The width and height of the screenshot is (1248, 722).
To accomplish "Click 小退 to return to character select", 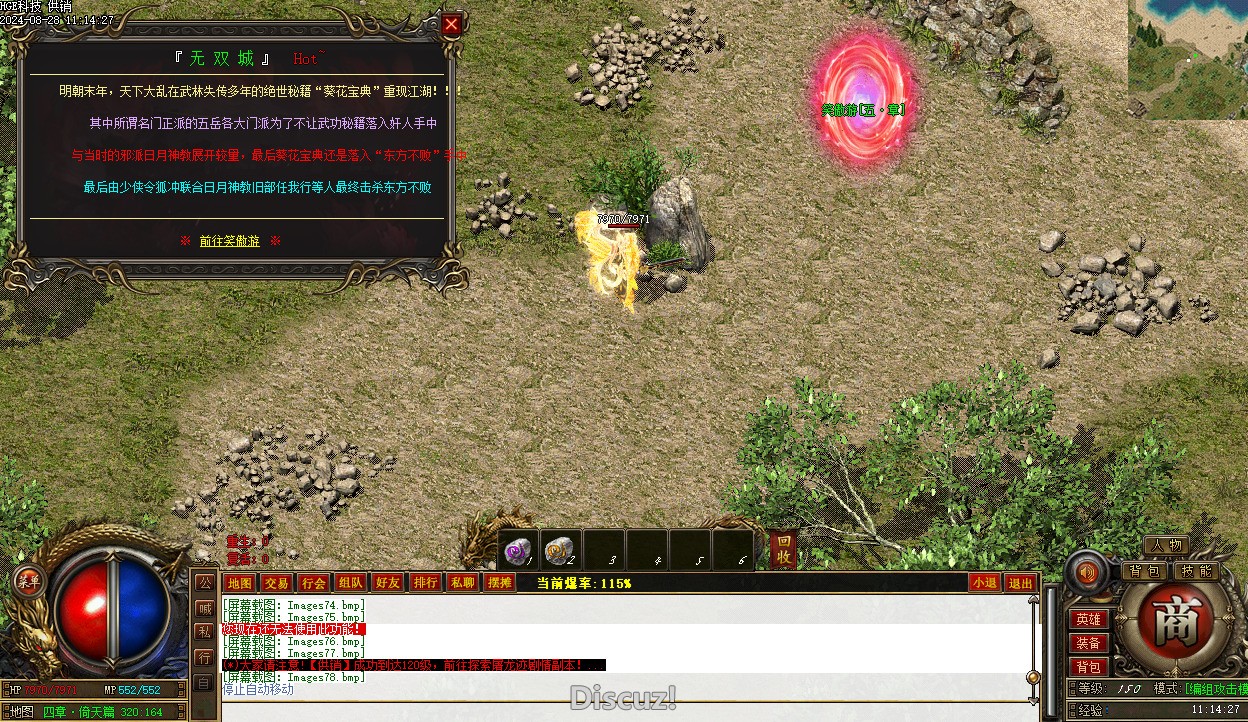I will point(984,583).
